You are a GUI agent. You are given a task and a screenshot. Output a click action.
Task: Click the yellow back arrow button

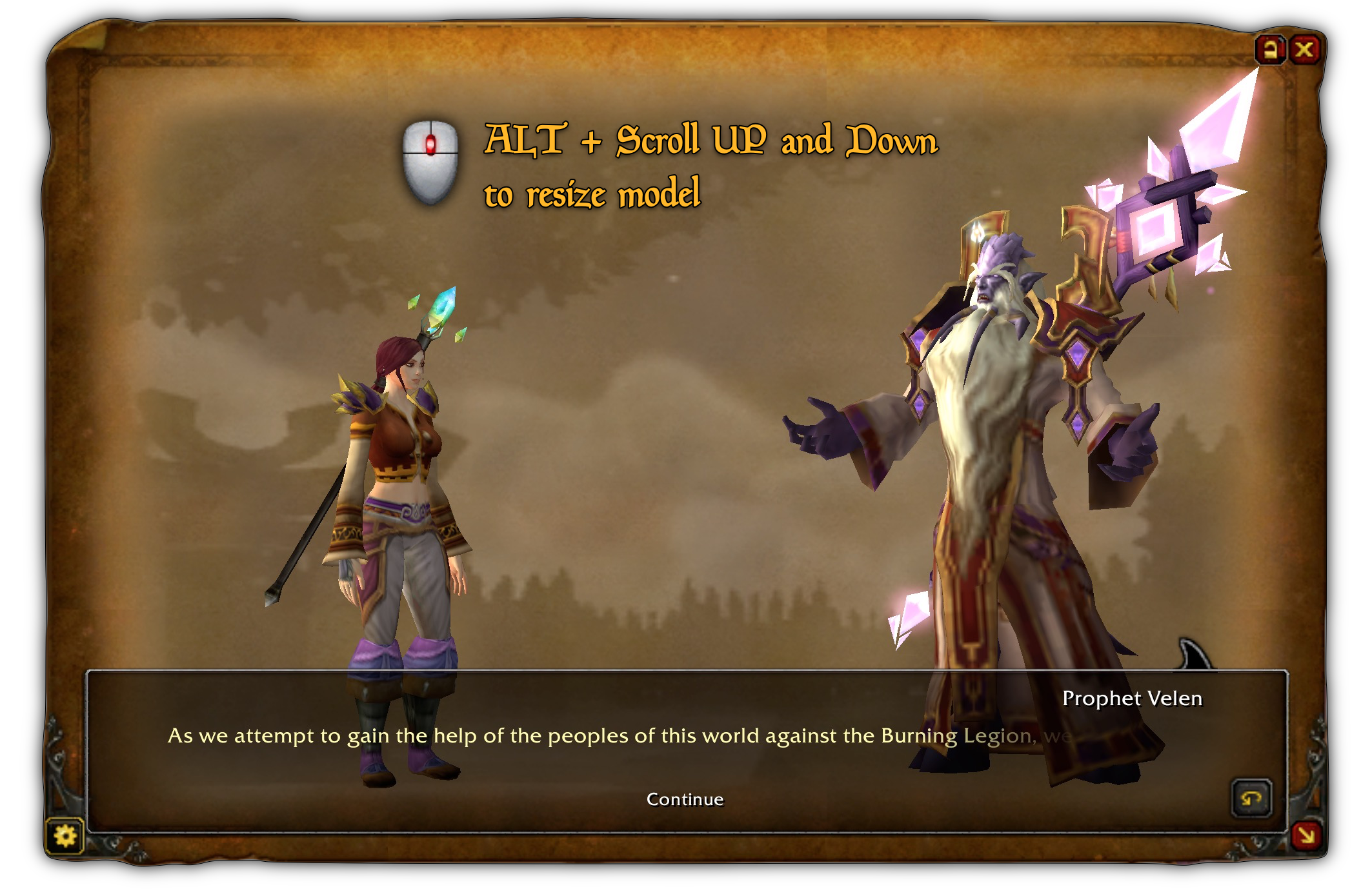tap(1251, 799)
